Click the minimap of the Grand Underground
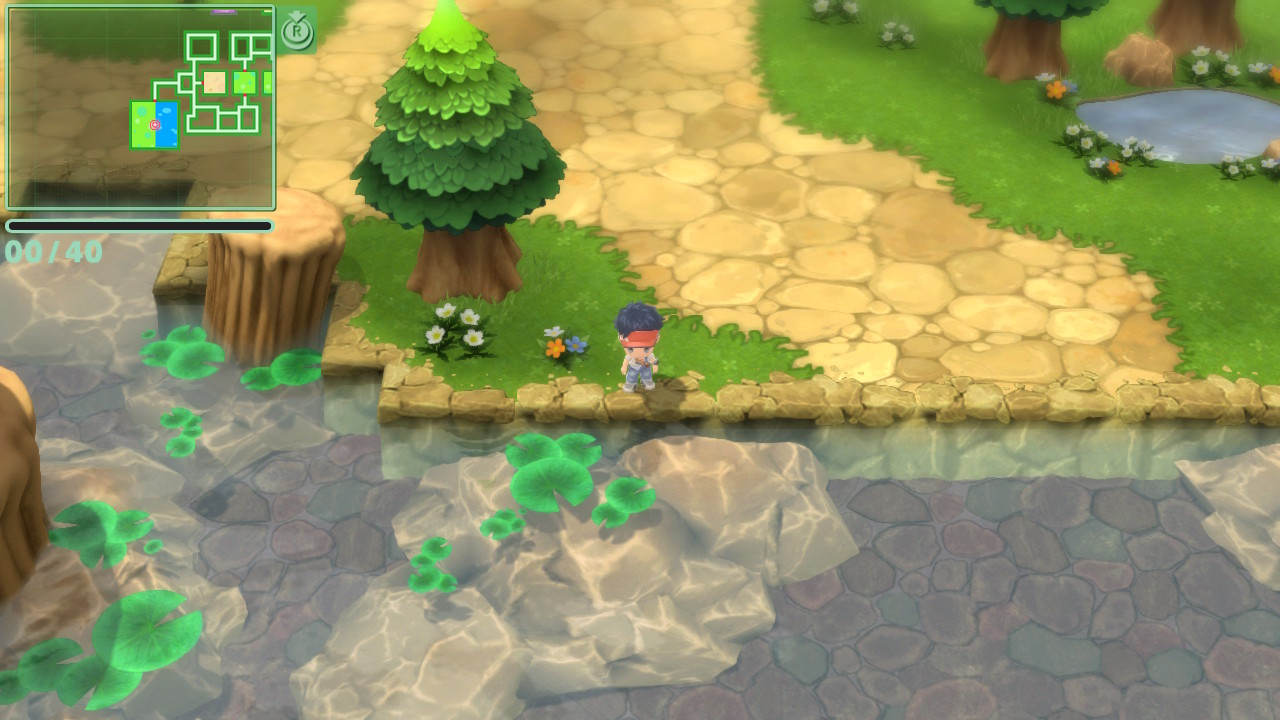This screenshot has height=720, width=1280. pos(140,108)
